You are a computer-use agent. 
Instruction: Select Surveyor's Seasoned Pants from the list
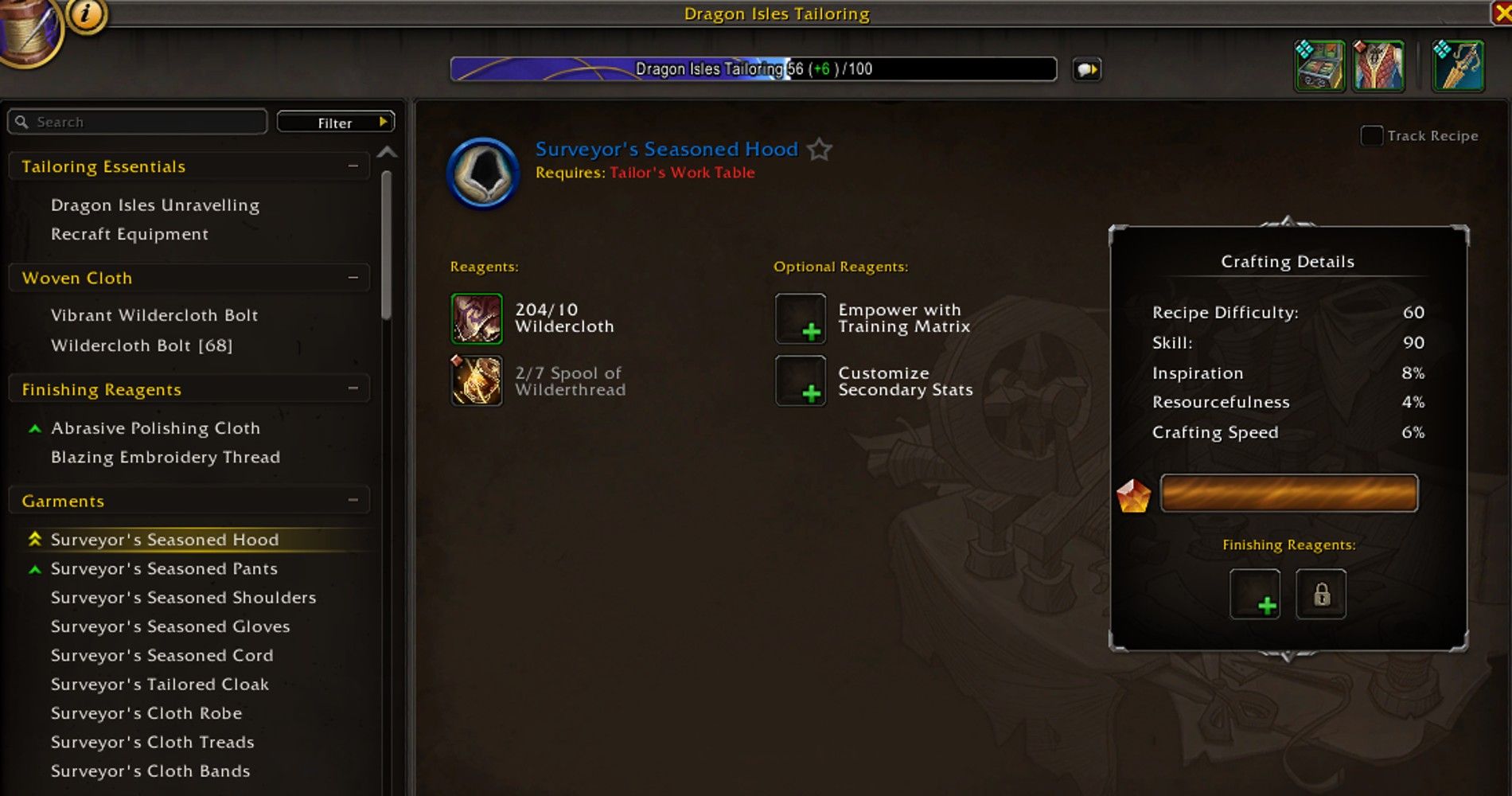click(x=165, y=568)
